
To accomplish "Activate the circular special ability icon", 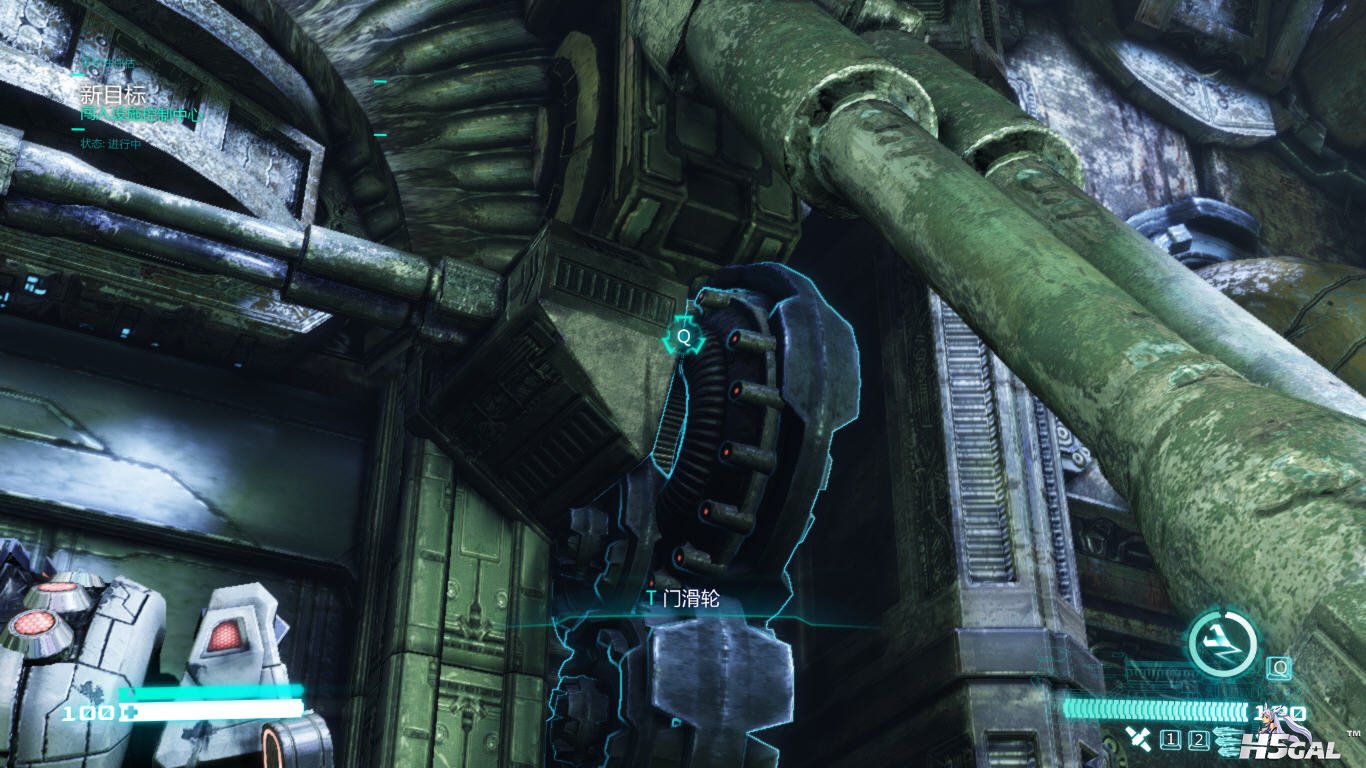I will [1221, 643].
